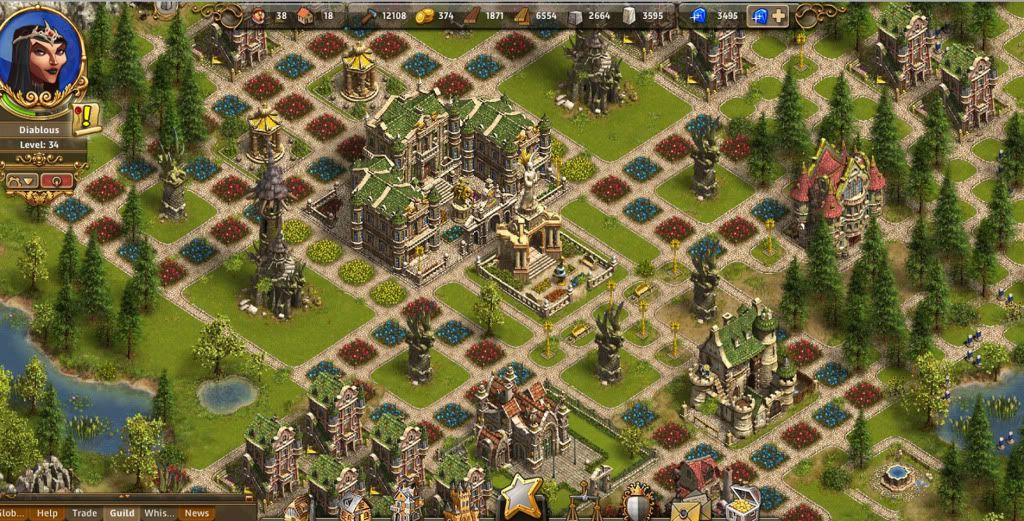Show the News tab

click(x=196, y=513)
